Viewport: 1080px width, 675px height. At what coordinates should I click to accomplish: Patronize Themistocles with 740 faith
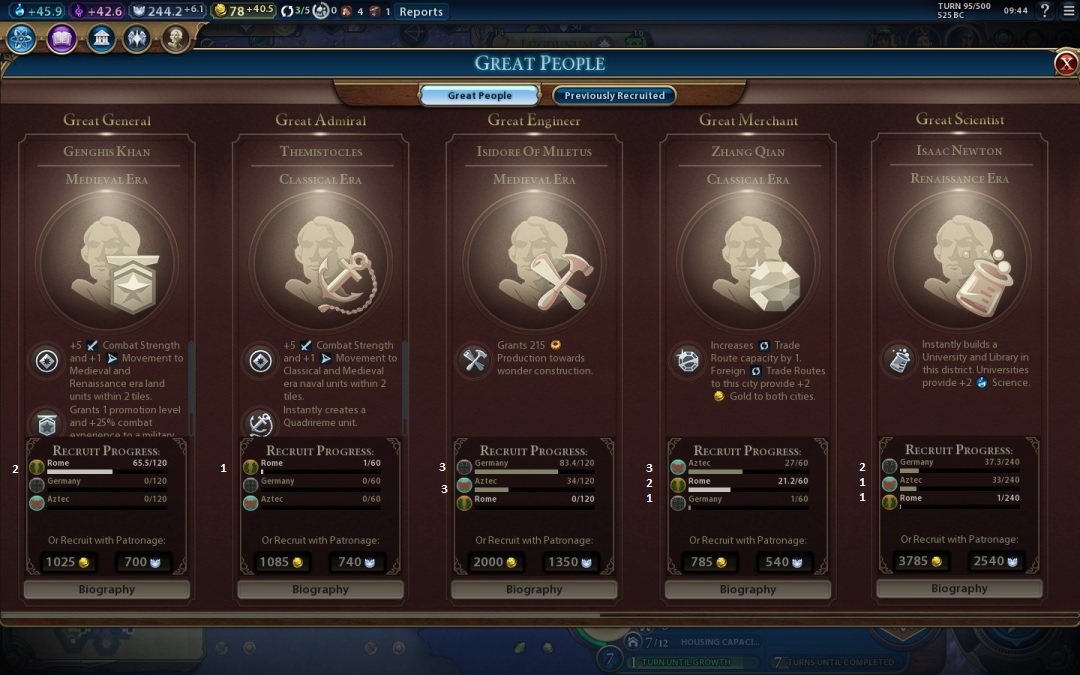pyautogui.click(x=357, y=562)
